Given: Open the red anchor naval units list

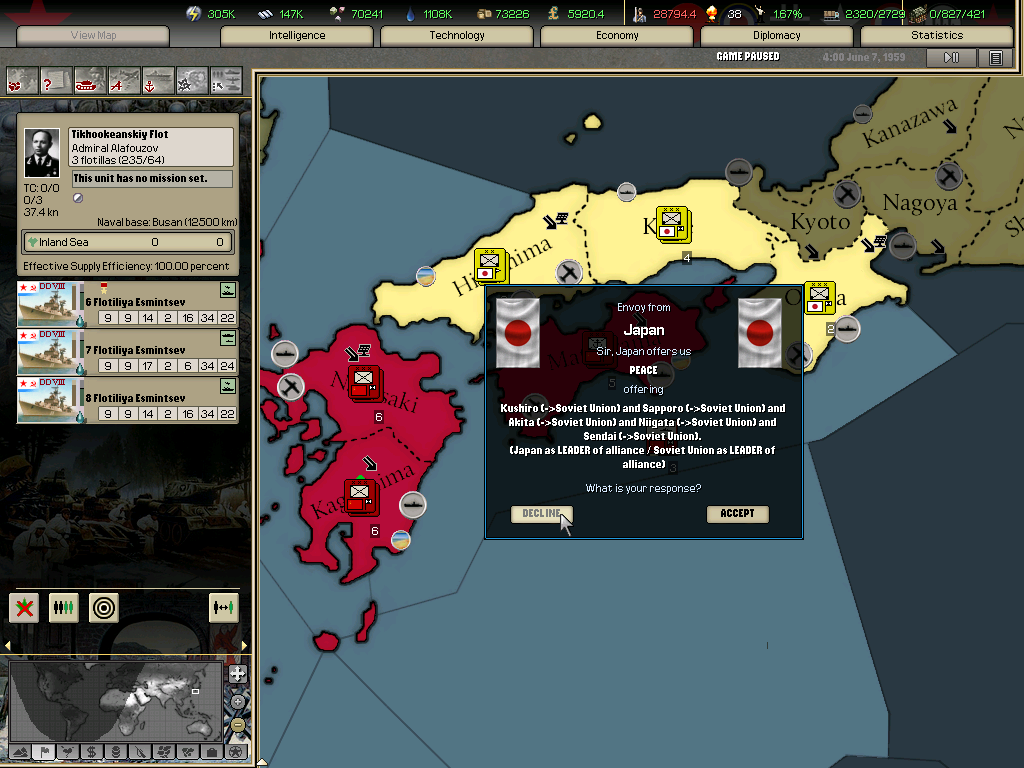Looking at the screenshot, I should (x=158, y=79).
